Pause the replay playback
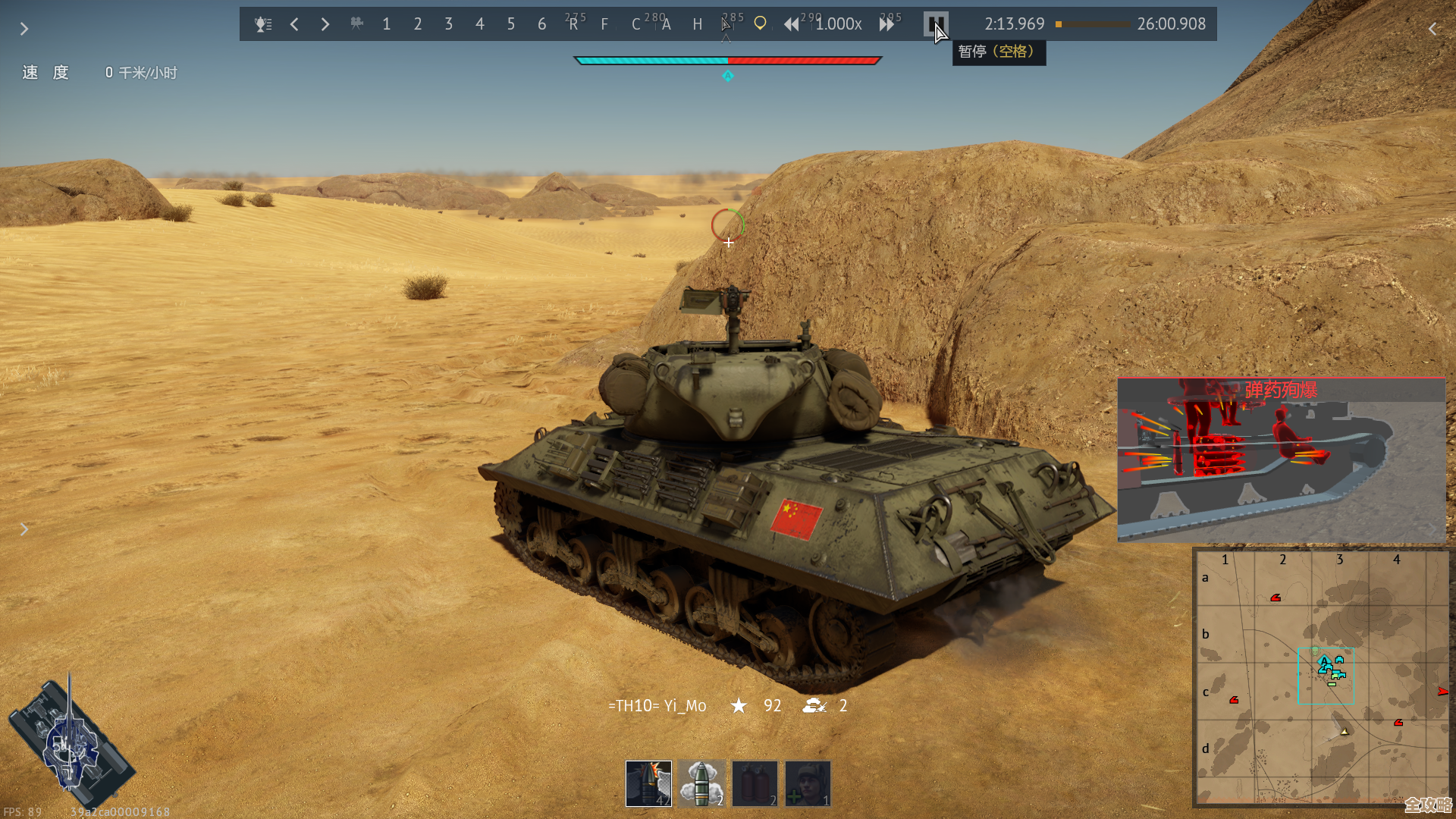This screenshot has height=819, width=1456. pos(936,24)
